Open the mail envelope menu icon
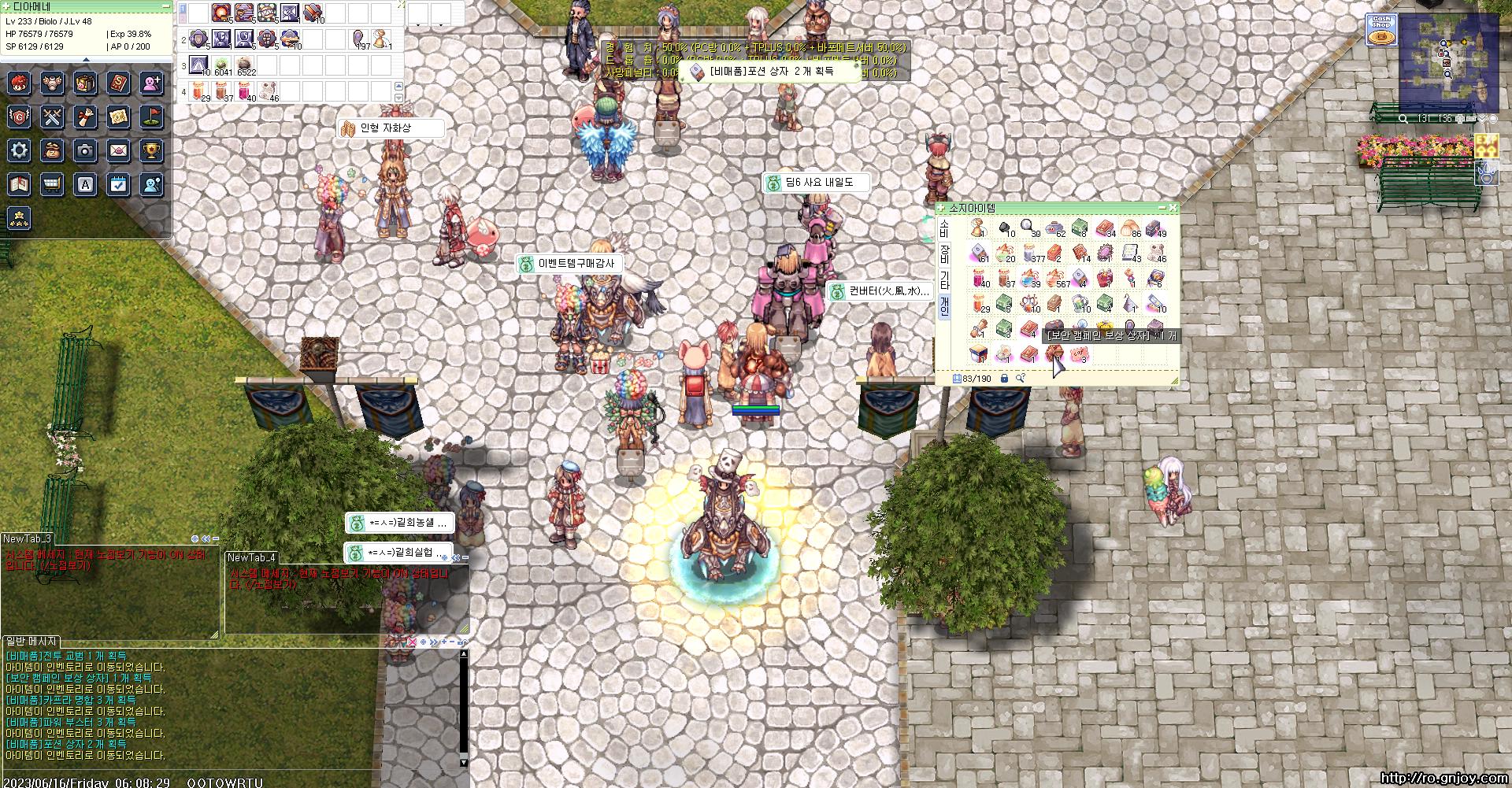This screenshot has height=788, width=1512. [x=118, y=150]
